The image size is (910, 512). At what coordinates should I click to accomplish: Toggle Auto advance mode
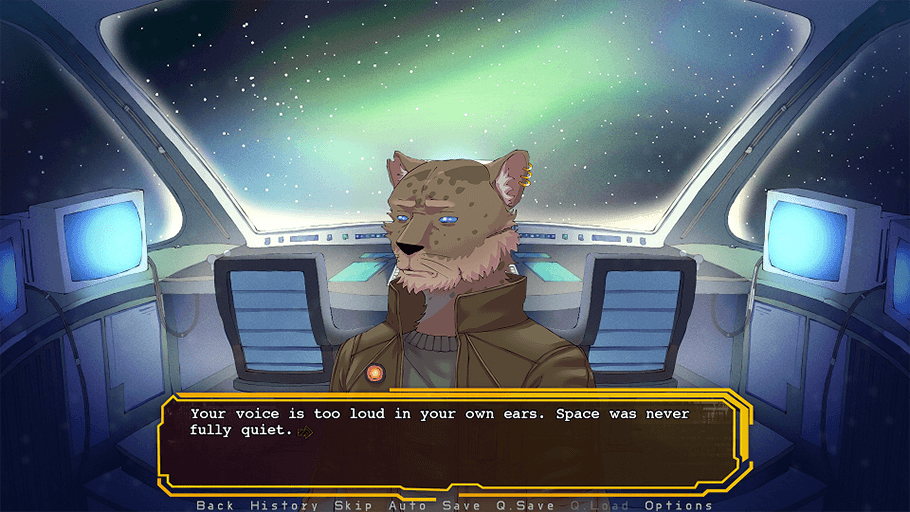click(x=407, y=505)
